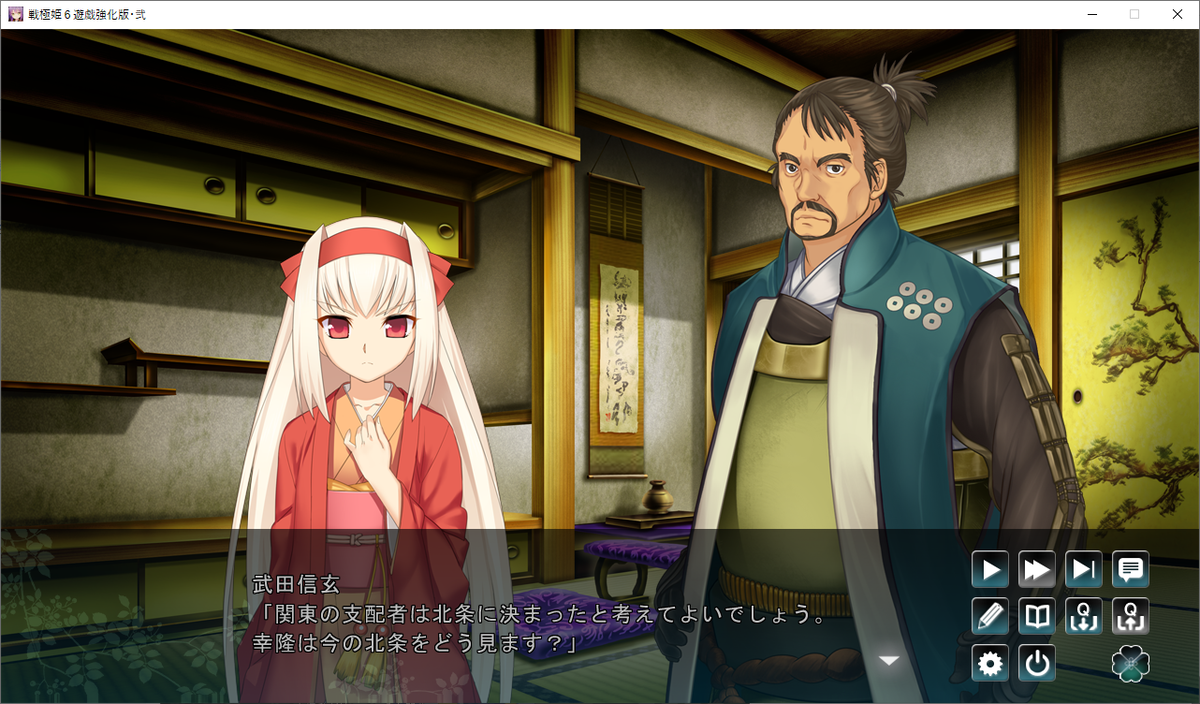Skip ahead with the next-scene arrow button
1200x704 pixels.
(1084, 570)
